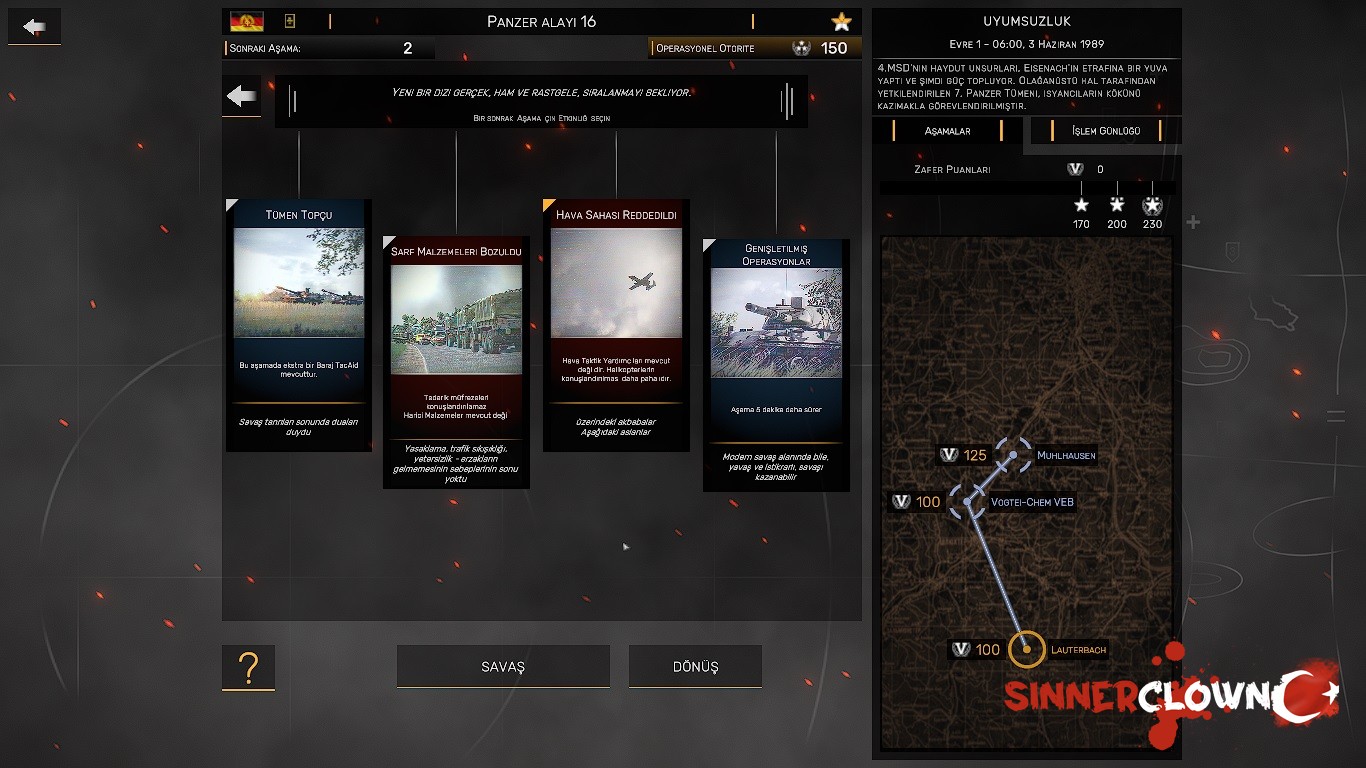1366x768 pixels.
Task: Select the Lauterbach map node
Action: (1027, 650)
